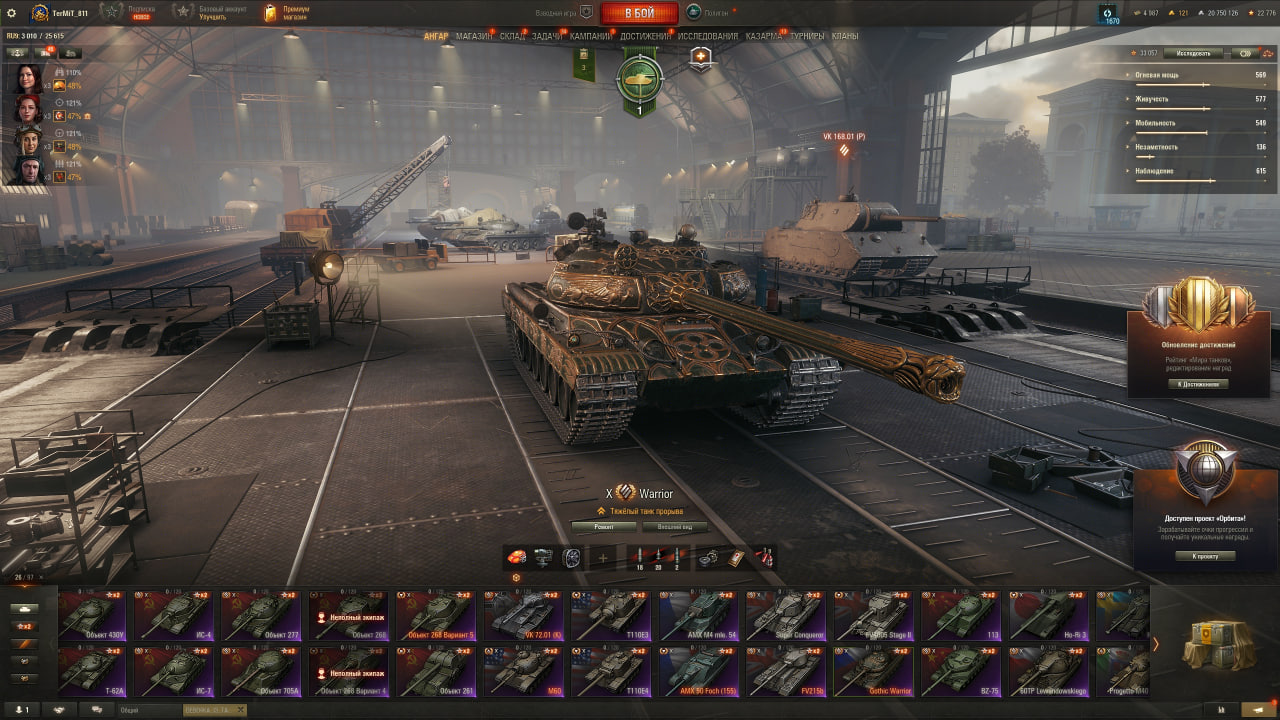Image resolution: width=1280 pixels, height=720 pixels.
Task: Click the crew directive card icon
Action: point(736,558)
